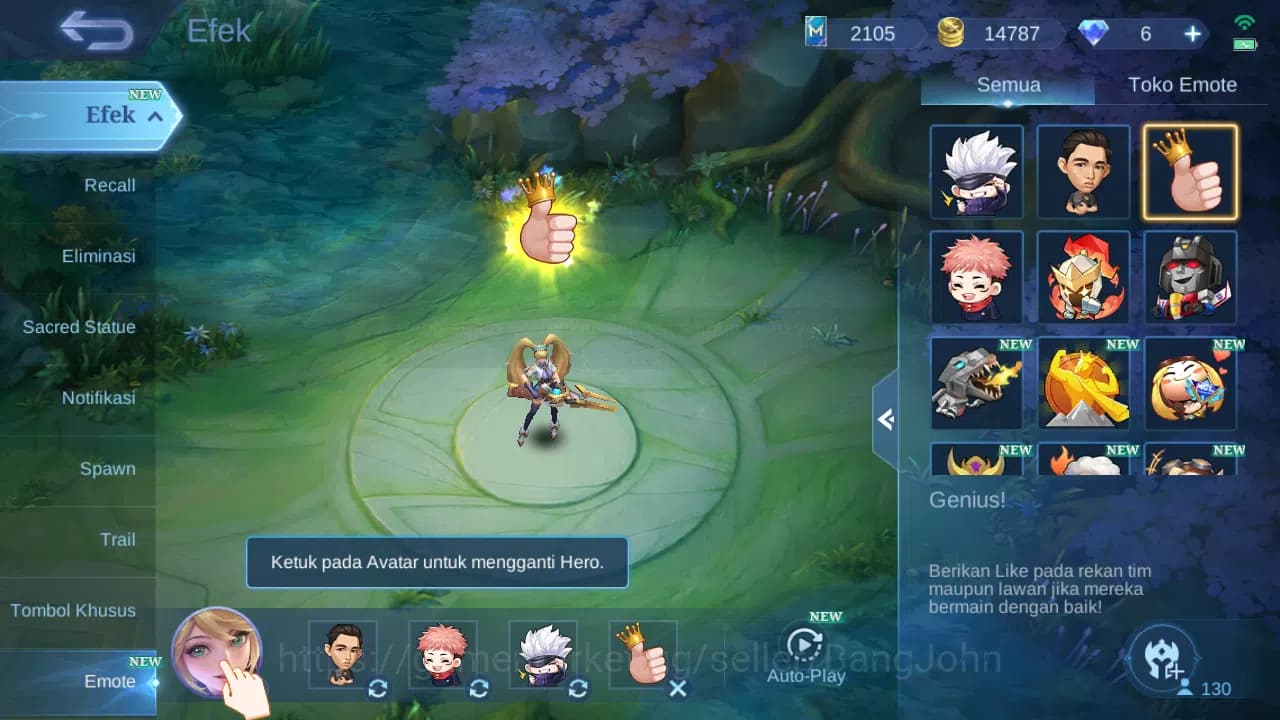Open the Toko Emote tab
1280x720 pixels.
pos(1183,85)
